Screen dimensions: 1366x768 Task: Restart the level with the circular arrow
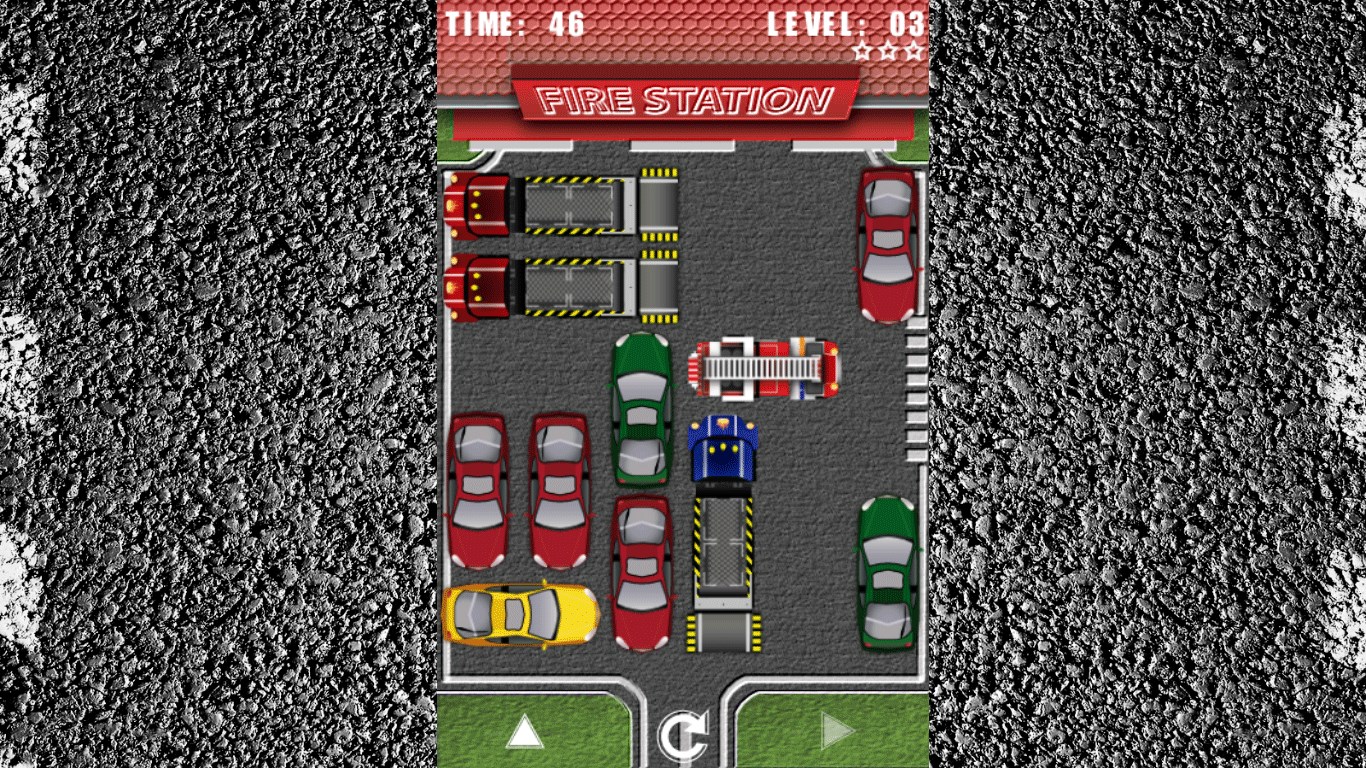pyautogui.click(x=683, y=735)
